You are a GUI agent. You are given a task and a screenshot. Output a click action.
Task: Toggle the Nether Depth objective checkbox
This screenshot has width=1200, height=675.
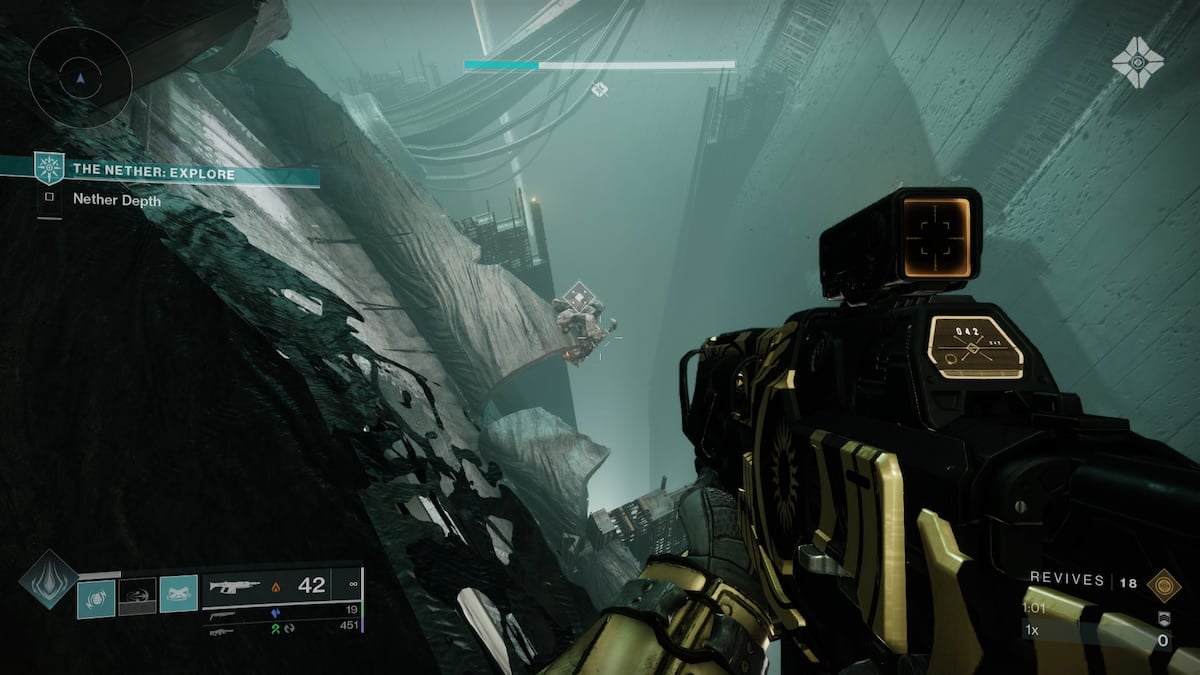pos(48,199)
